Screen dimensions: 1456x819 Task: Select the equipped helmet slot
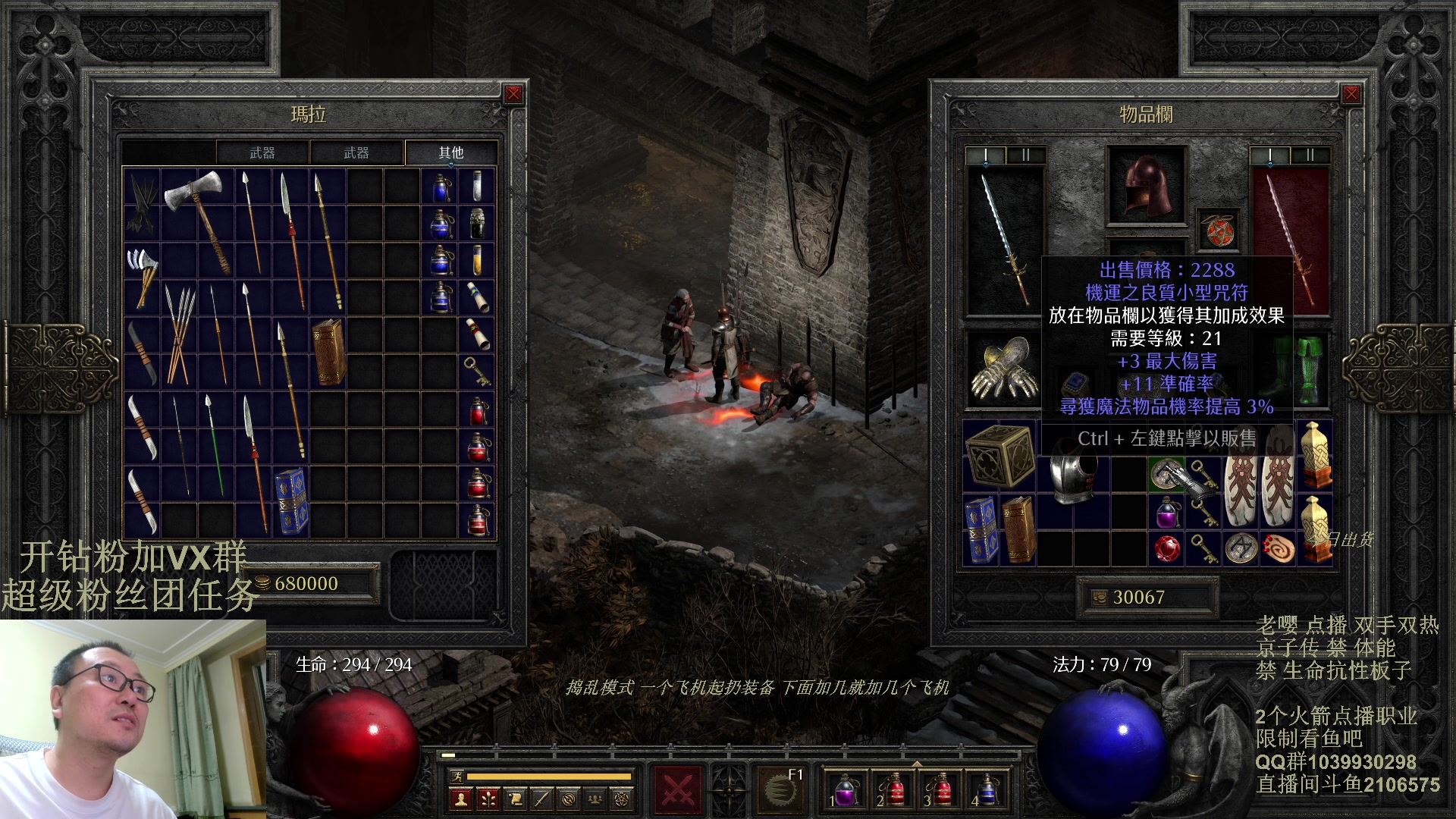[1146, 186]
